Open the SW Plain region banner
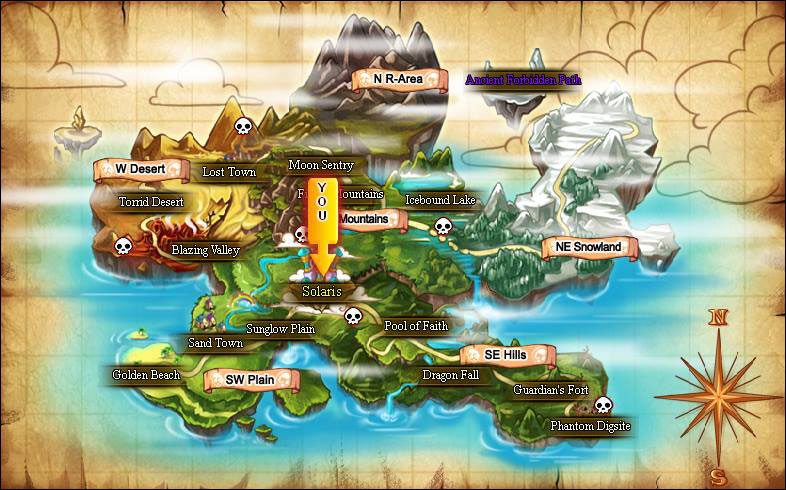Image resolution: width=786 pixels, height=490 pixels. click(x=250, y=380)
